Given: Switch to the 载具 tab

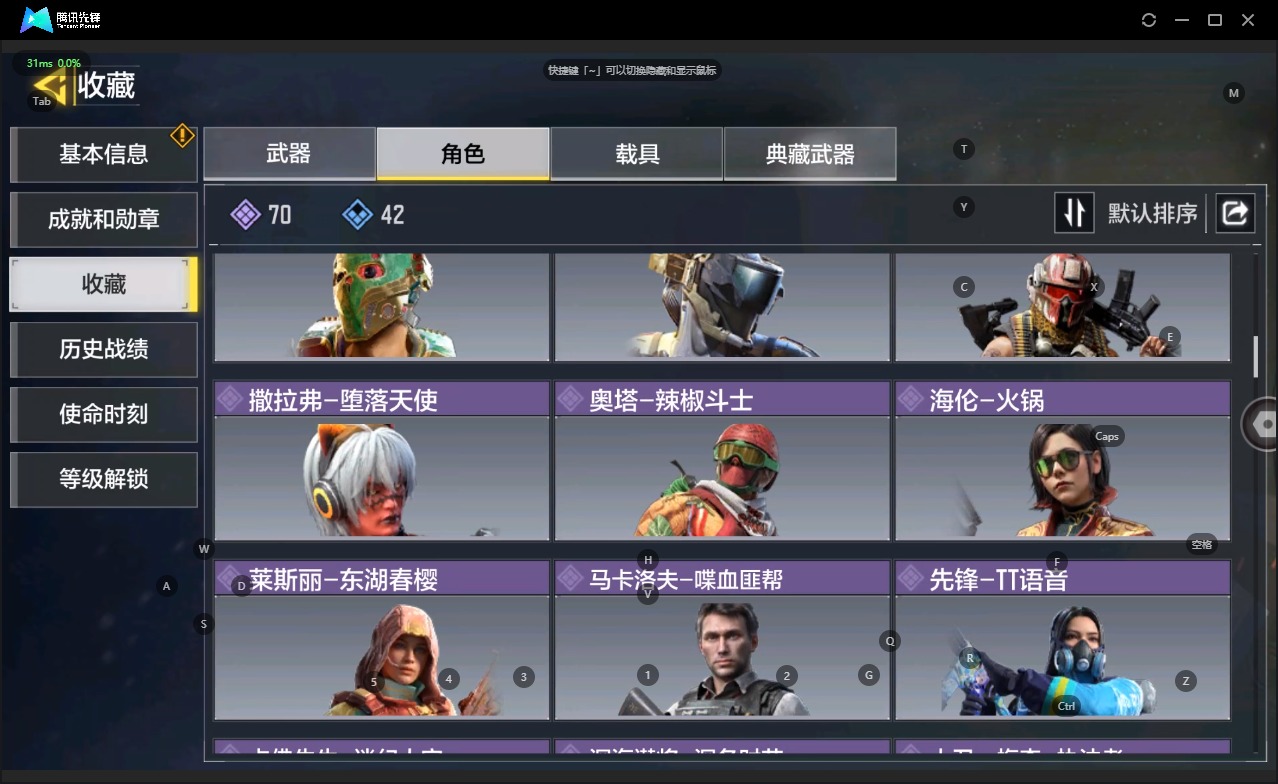Looking at the screenshot, I should click(x=636, y=154).
